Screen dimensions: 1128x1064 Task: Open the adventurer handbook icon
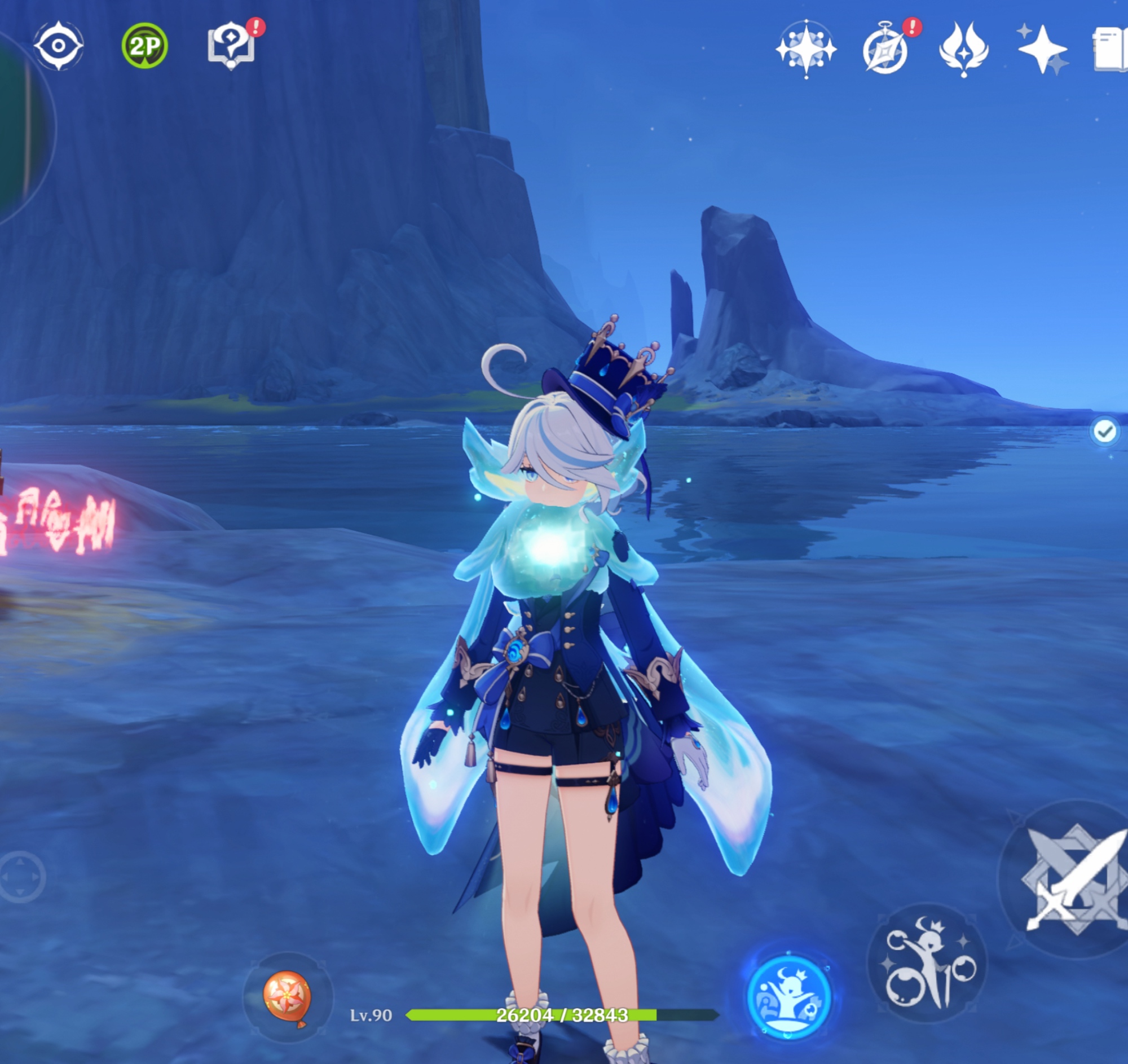click(x=1111, y=50)
